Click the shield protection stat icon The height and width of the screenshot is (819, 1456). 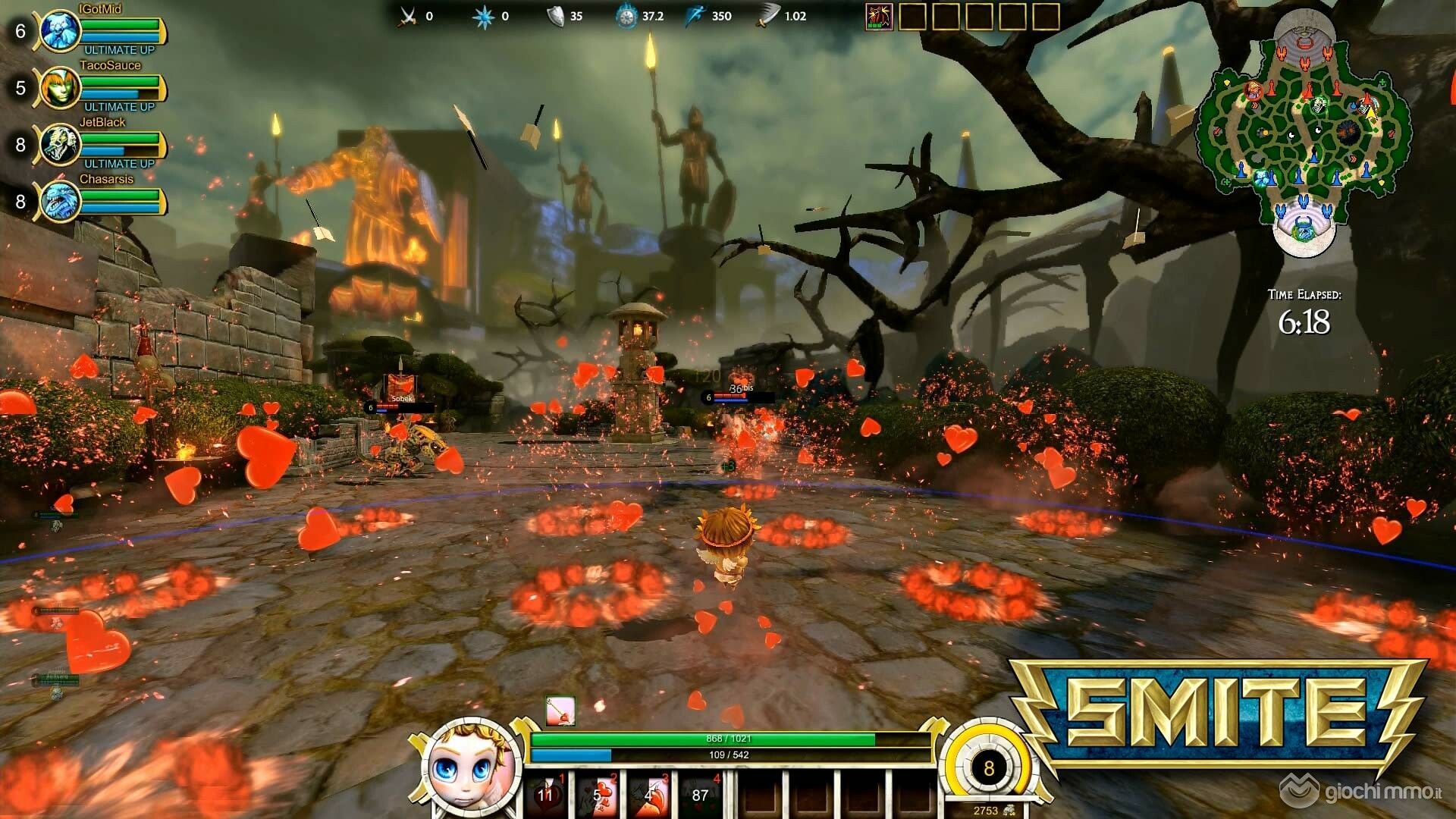point(556,16)
